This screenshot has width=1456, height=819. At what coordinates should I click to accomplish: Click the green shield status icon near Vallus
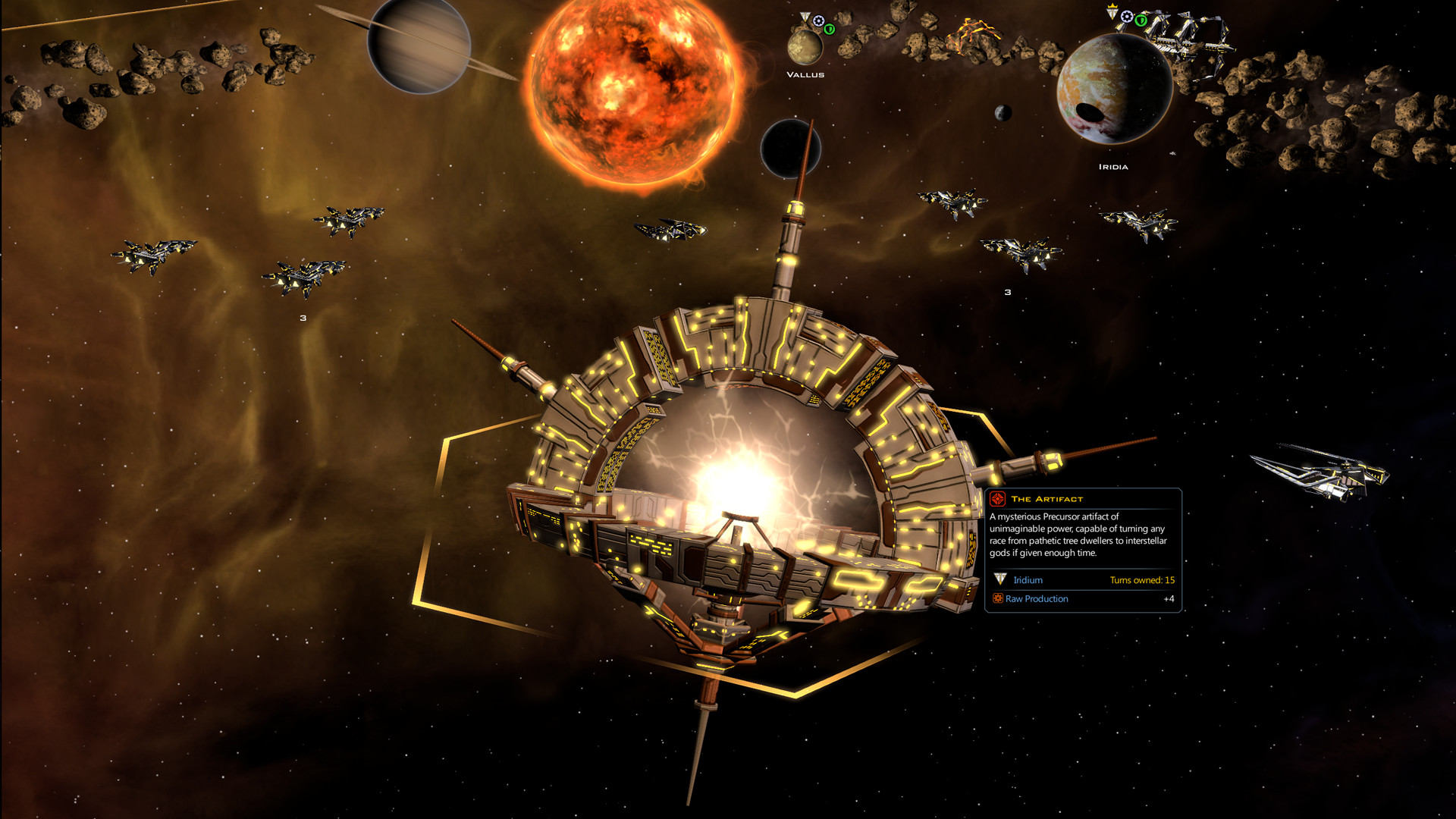pyautogui.click(x=830, y=30)
